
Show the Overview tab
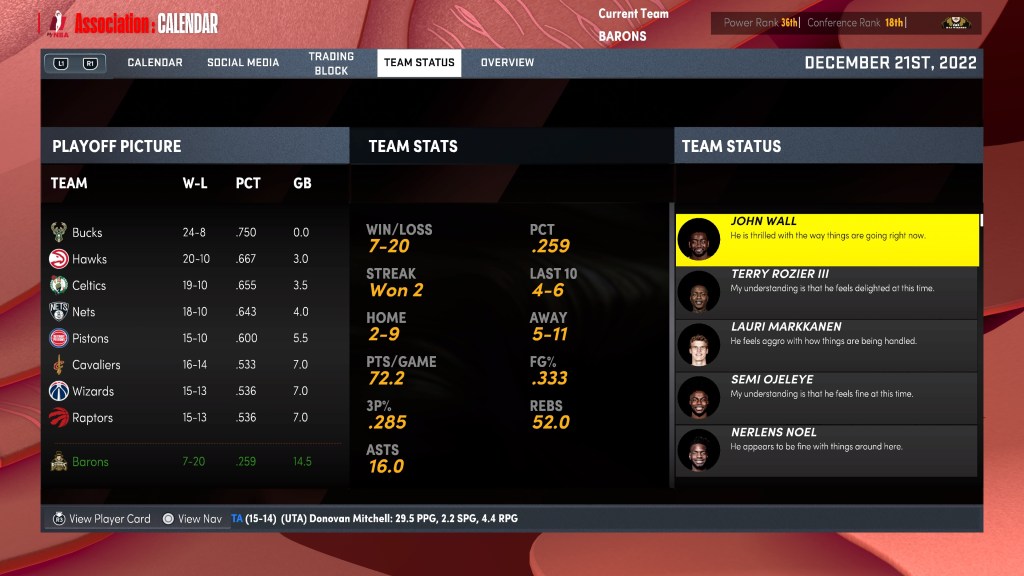click(507, 63)
